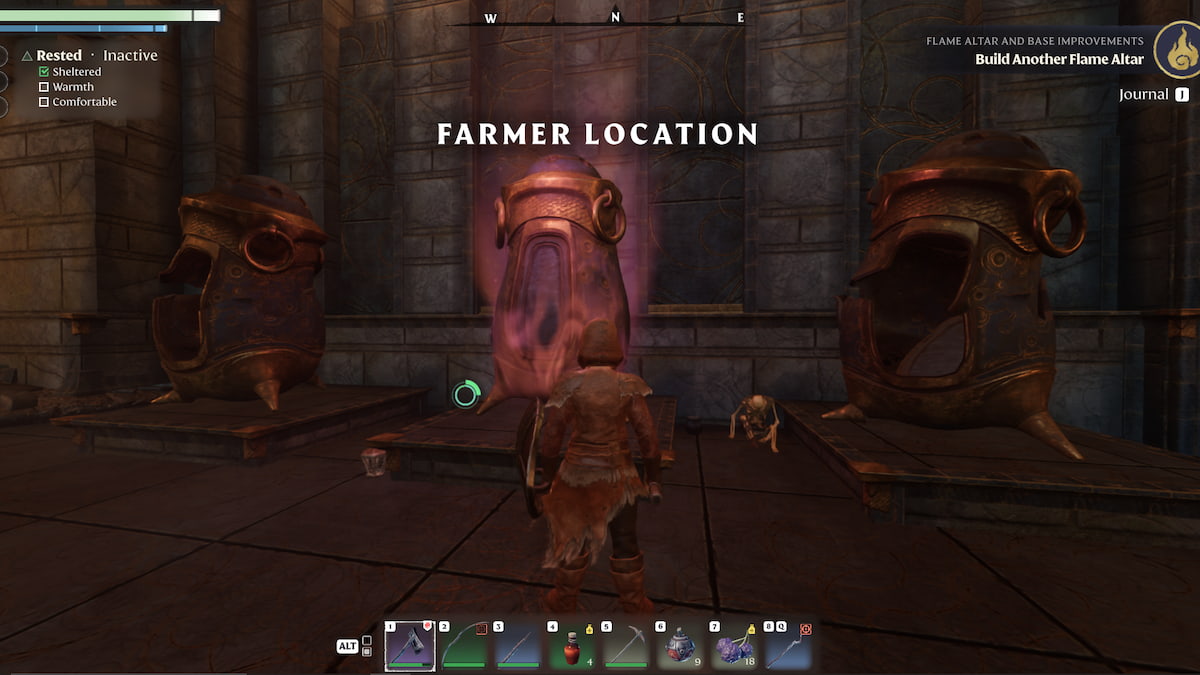Select the axe in hotbar slot 1
Viewport: 1200px width, 675px height.
click(410, 646)
